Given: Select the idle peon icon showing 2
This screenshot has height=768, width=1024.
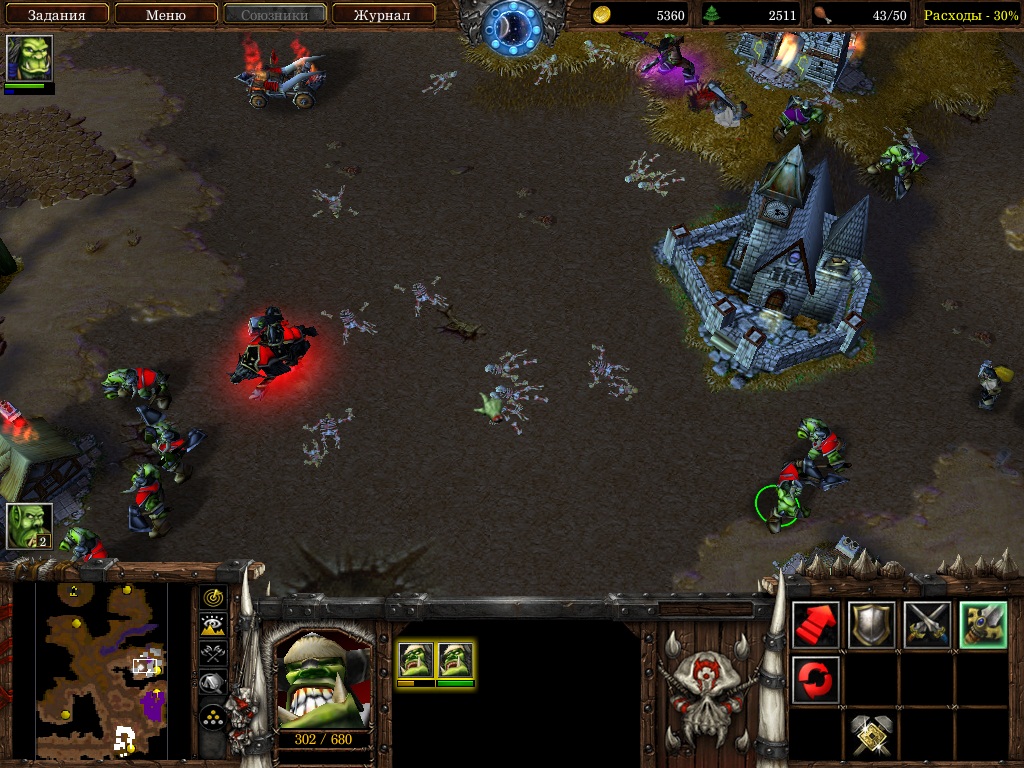Looking at the screenshot, I should (x=29, y=526).
